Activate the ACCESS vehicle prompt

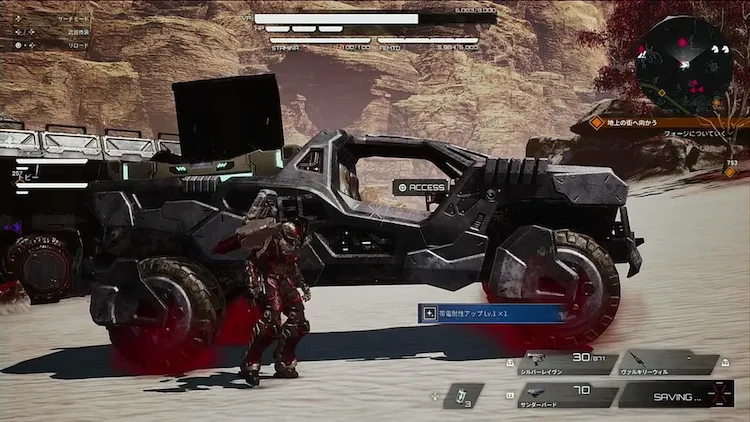(x=420, y=187)
